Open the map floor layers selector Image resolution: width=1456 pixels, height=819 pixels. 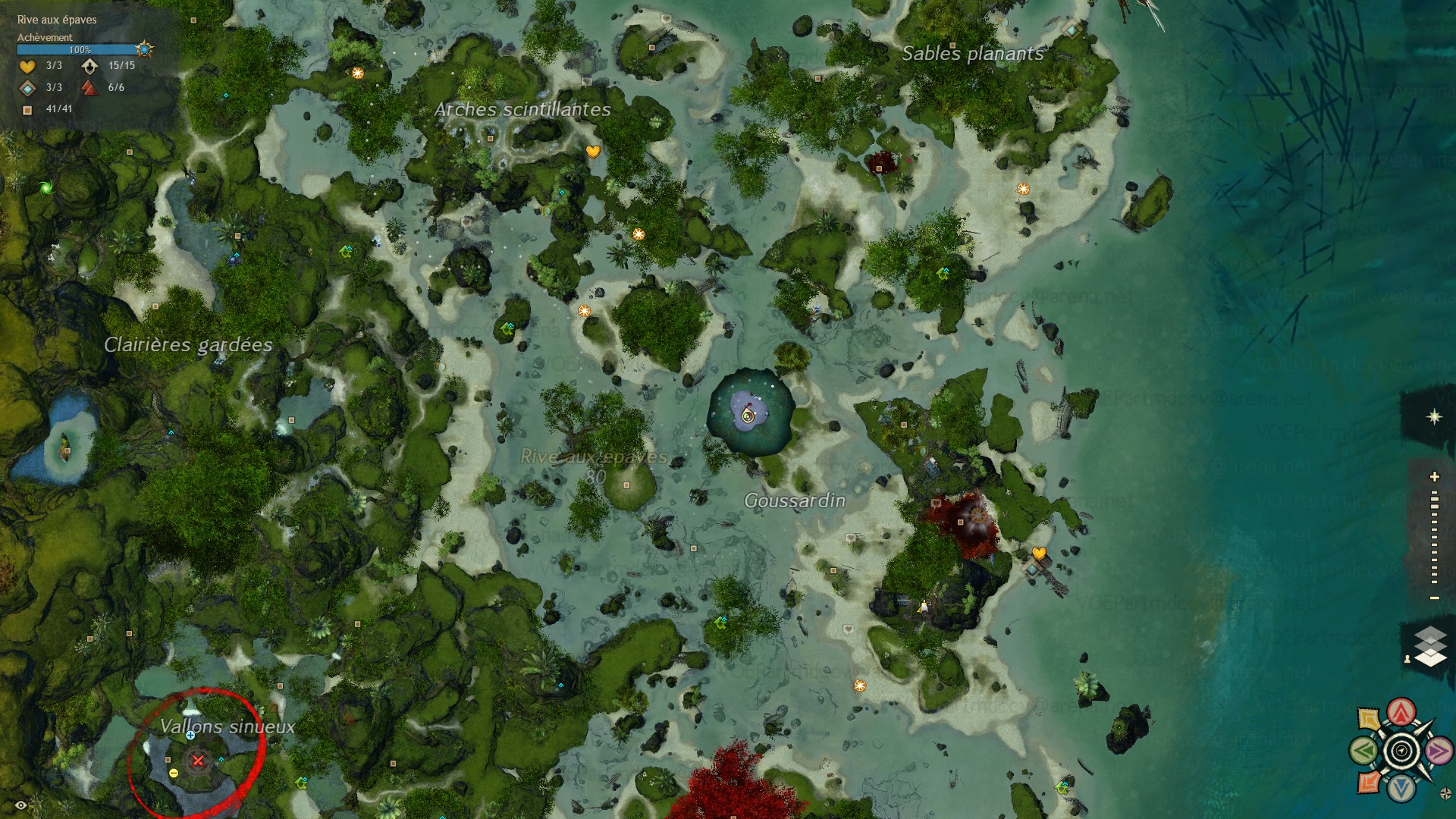(1430, 647)
